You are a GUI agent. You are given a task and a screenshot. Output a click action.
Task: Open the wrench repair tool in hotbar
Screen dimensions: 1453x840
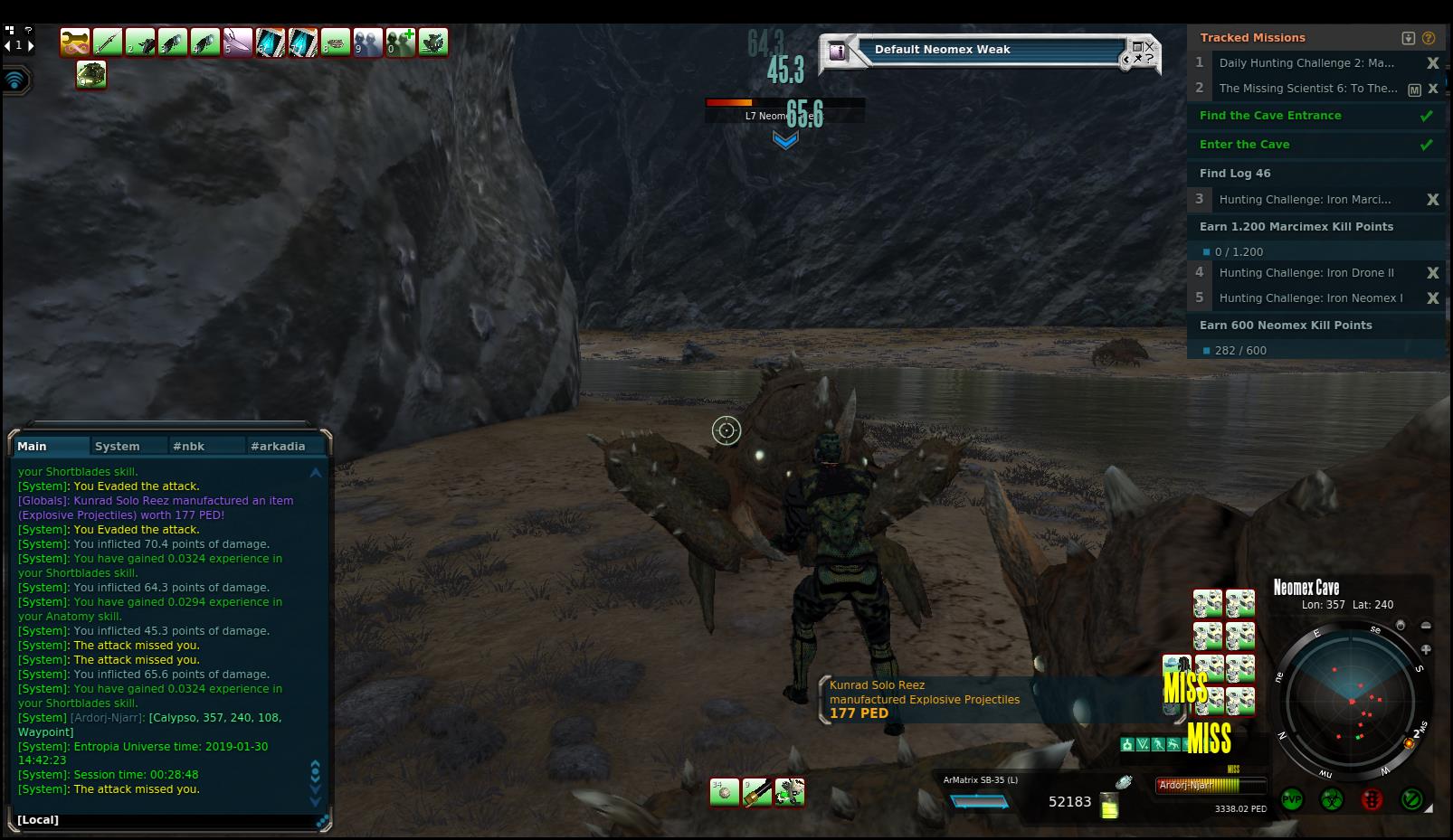point(75,42)
